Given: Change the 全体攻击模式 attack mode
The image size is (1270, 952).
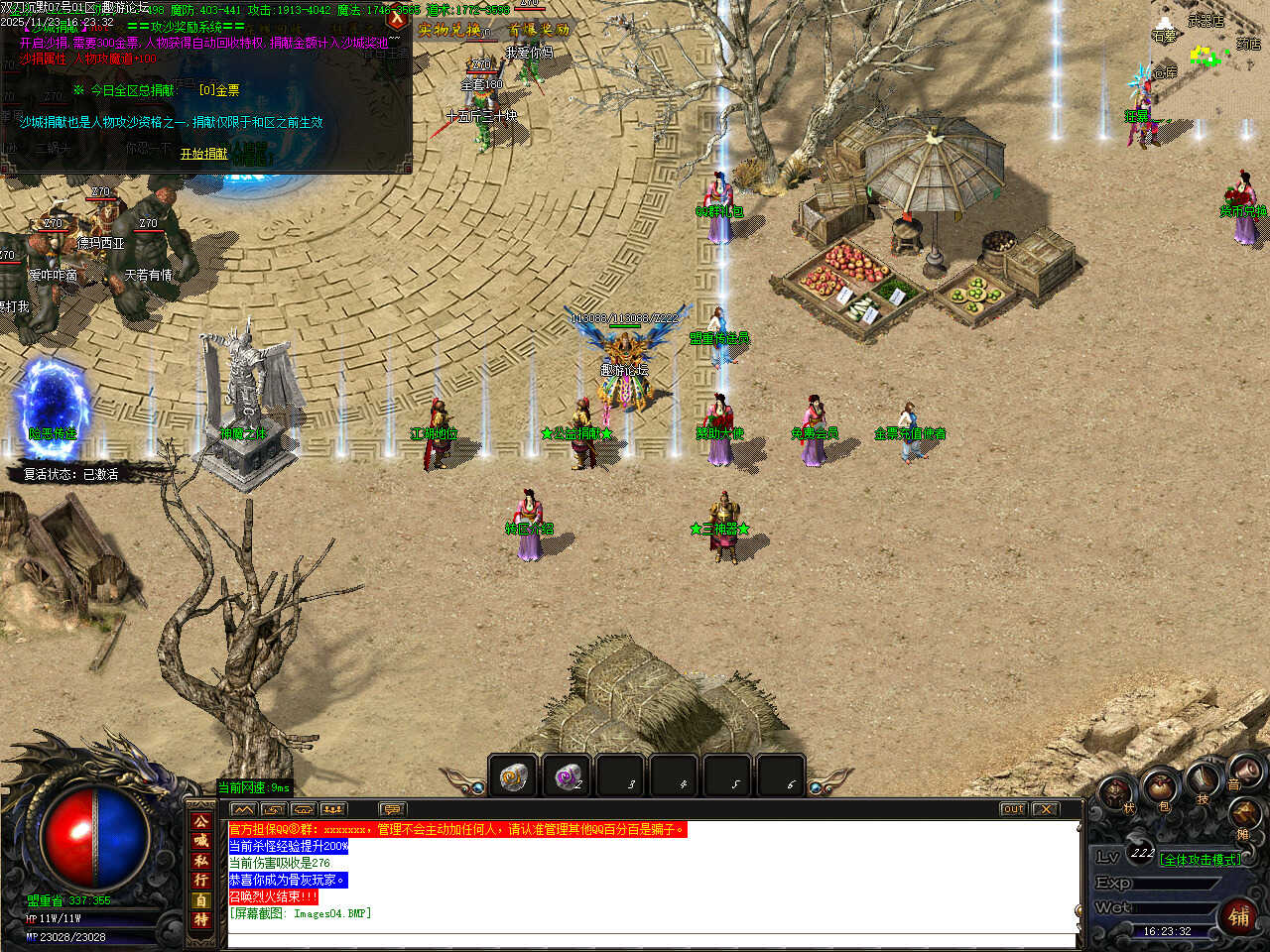Looking at the screenshot, I should click(x=1201, y=860).
